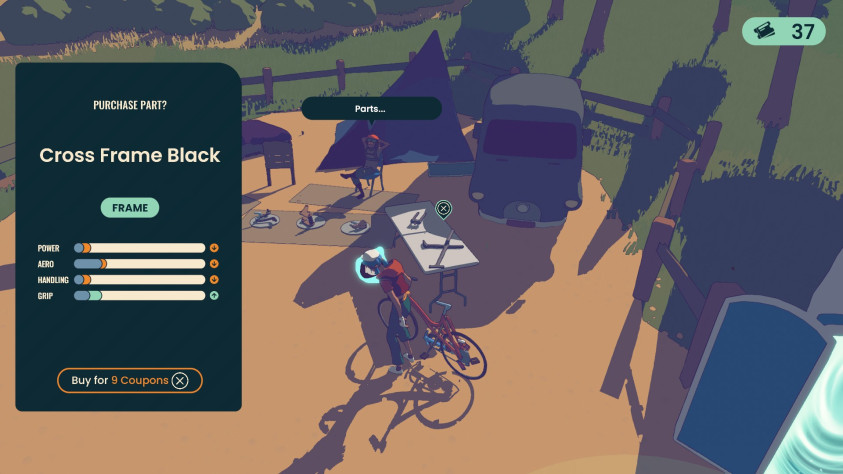This screenshot has width=843, height=474.
Task: Open the Parts... prompt bubble
Action: 371,108
